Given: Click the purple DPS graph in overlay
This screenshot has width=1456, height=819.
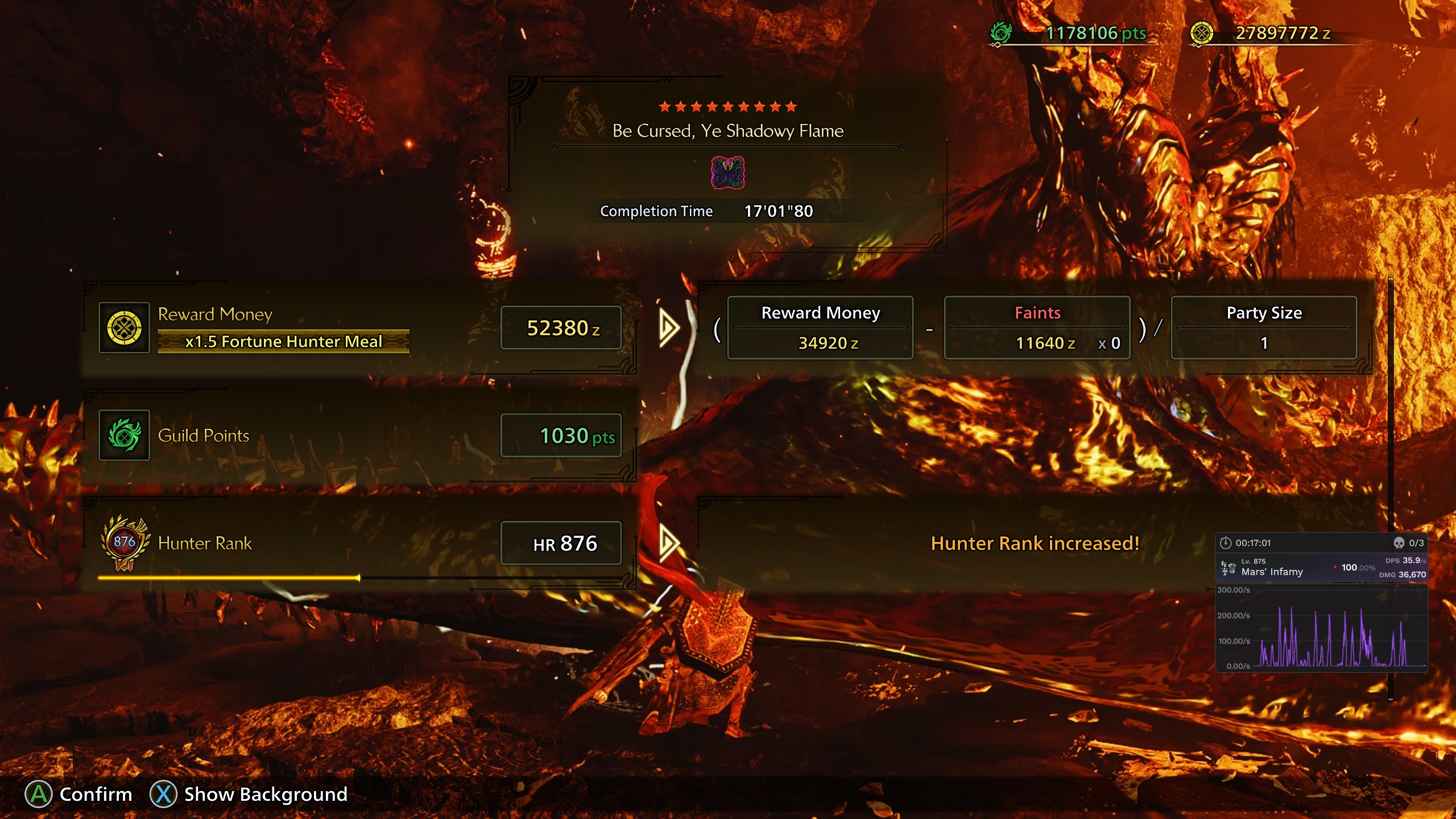Looking at the screenshot, I should [1331, 637].
